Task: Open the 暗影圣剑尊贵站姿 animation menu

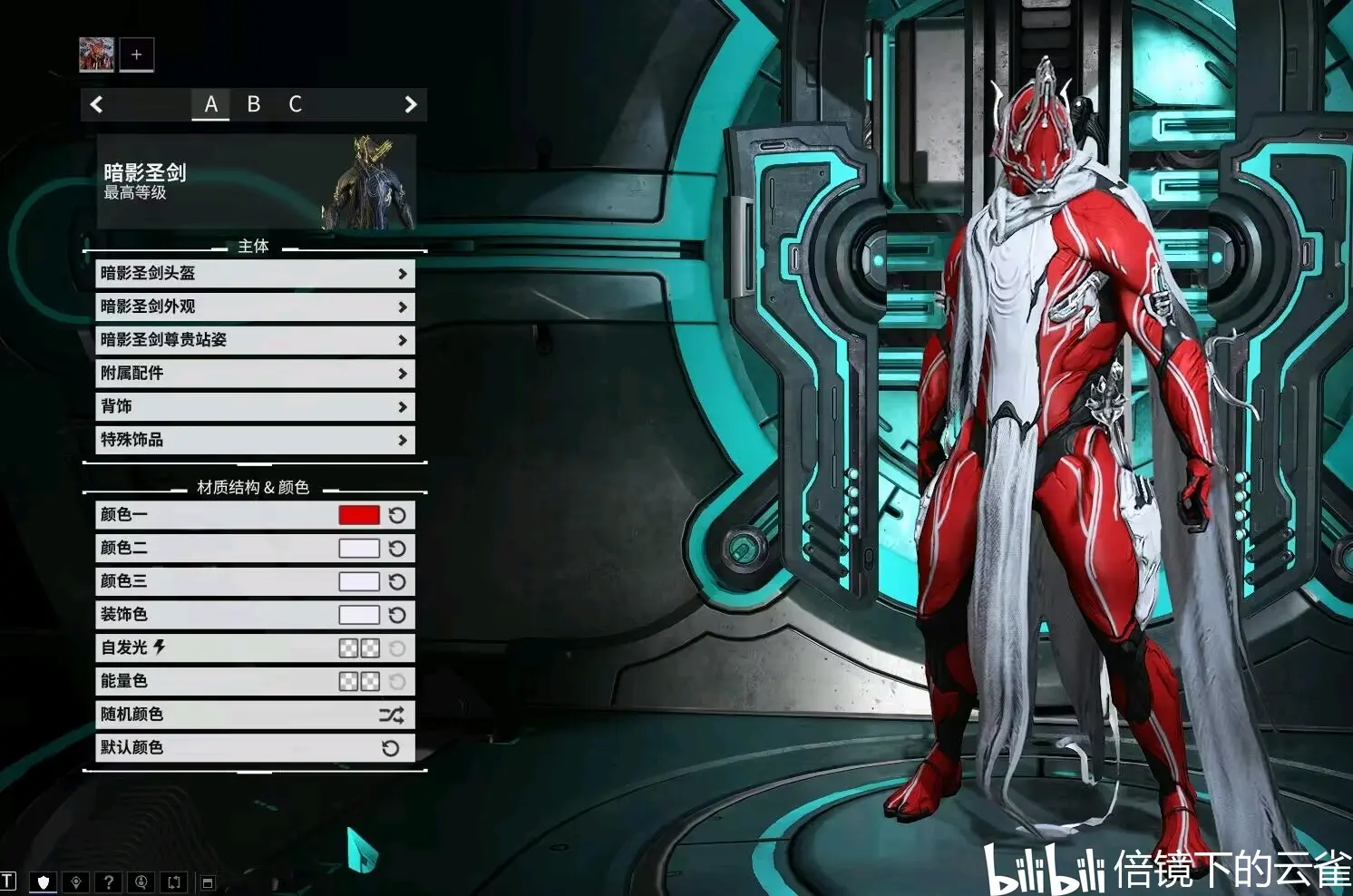Action: pyautogui.click(x=255, y=340)
